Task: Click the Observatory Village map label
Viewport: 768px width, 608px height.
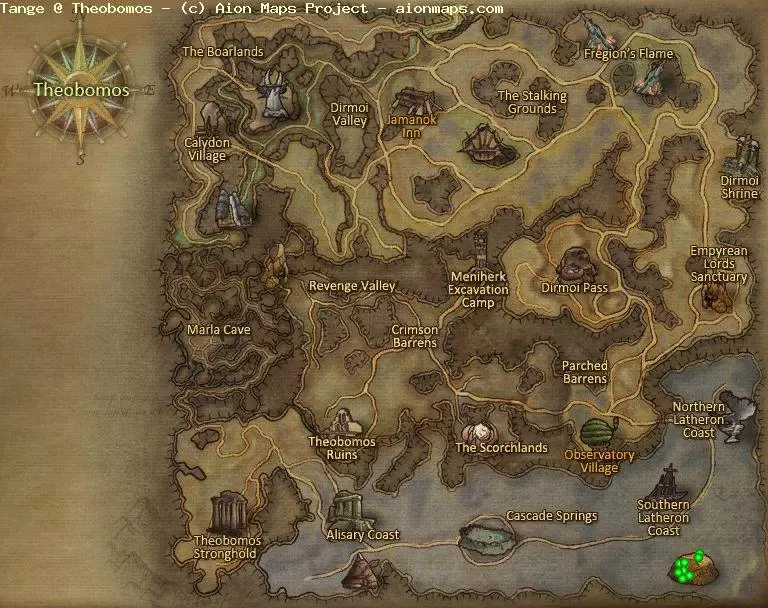Action: click(599, 461)
